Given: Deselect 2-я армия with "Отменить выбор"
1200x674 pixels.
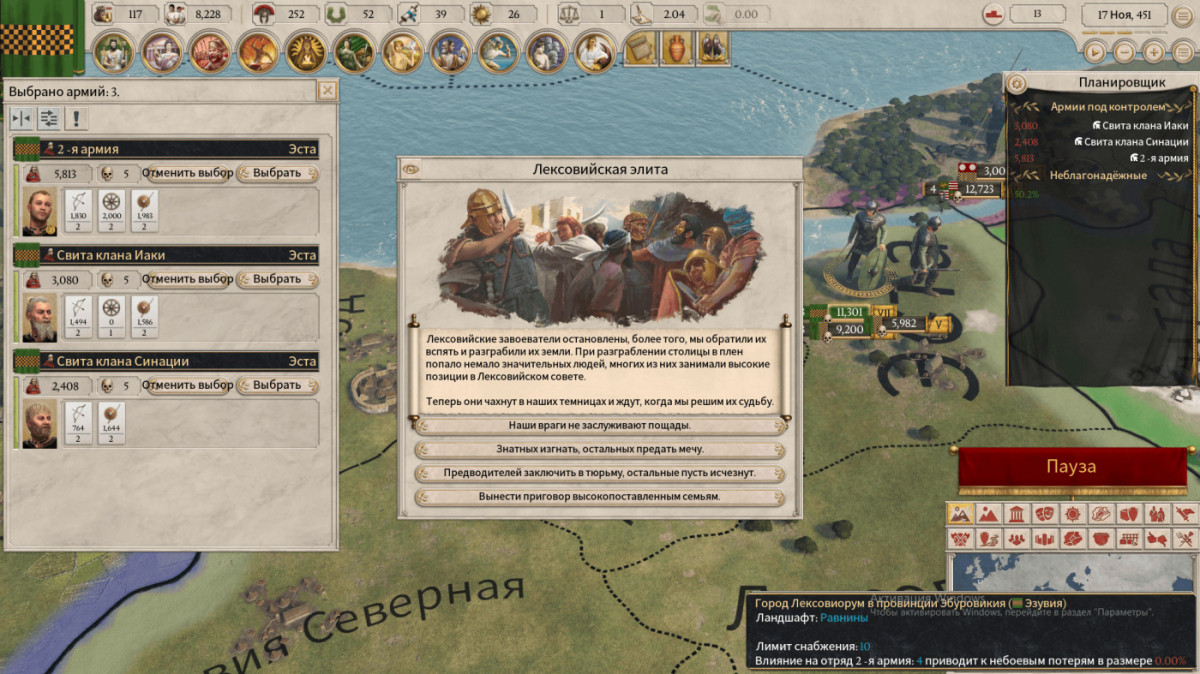Looking at the screenshot, I should [187, 173].
